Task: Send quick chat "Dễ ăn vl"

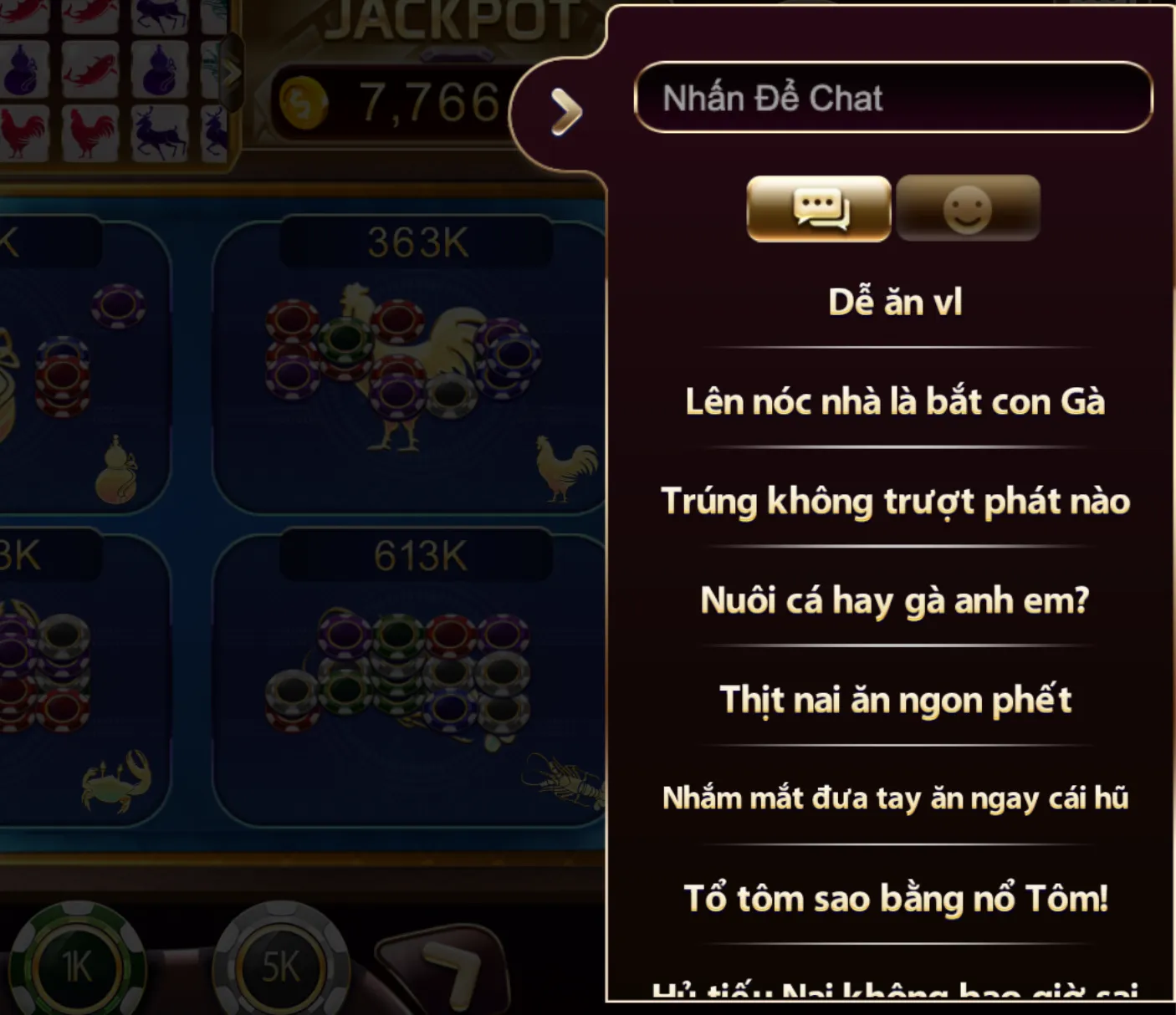Action: click(894, 302)
